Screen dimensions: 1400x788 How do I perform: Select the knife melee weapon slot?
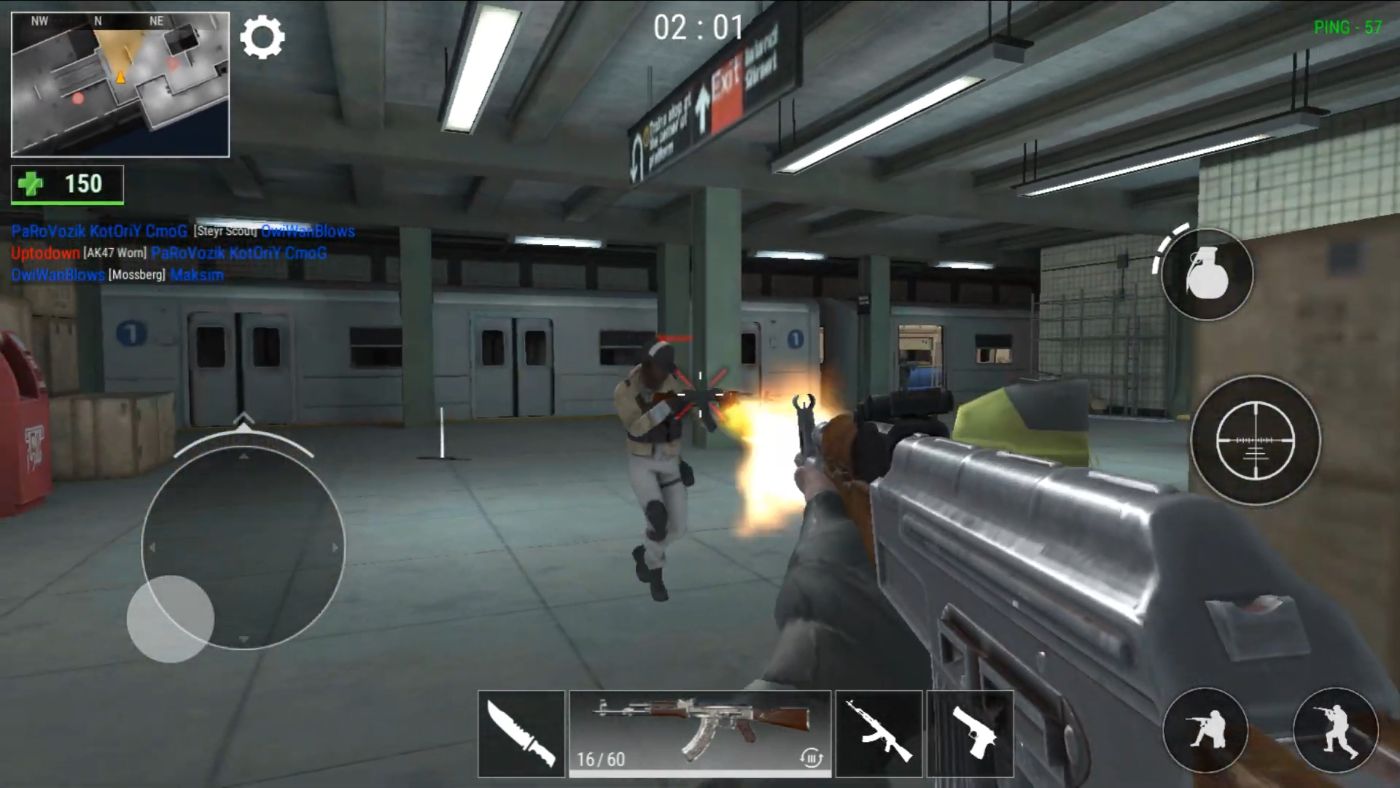coord(519,732)
